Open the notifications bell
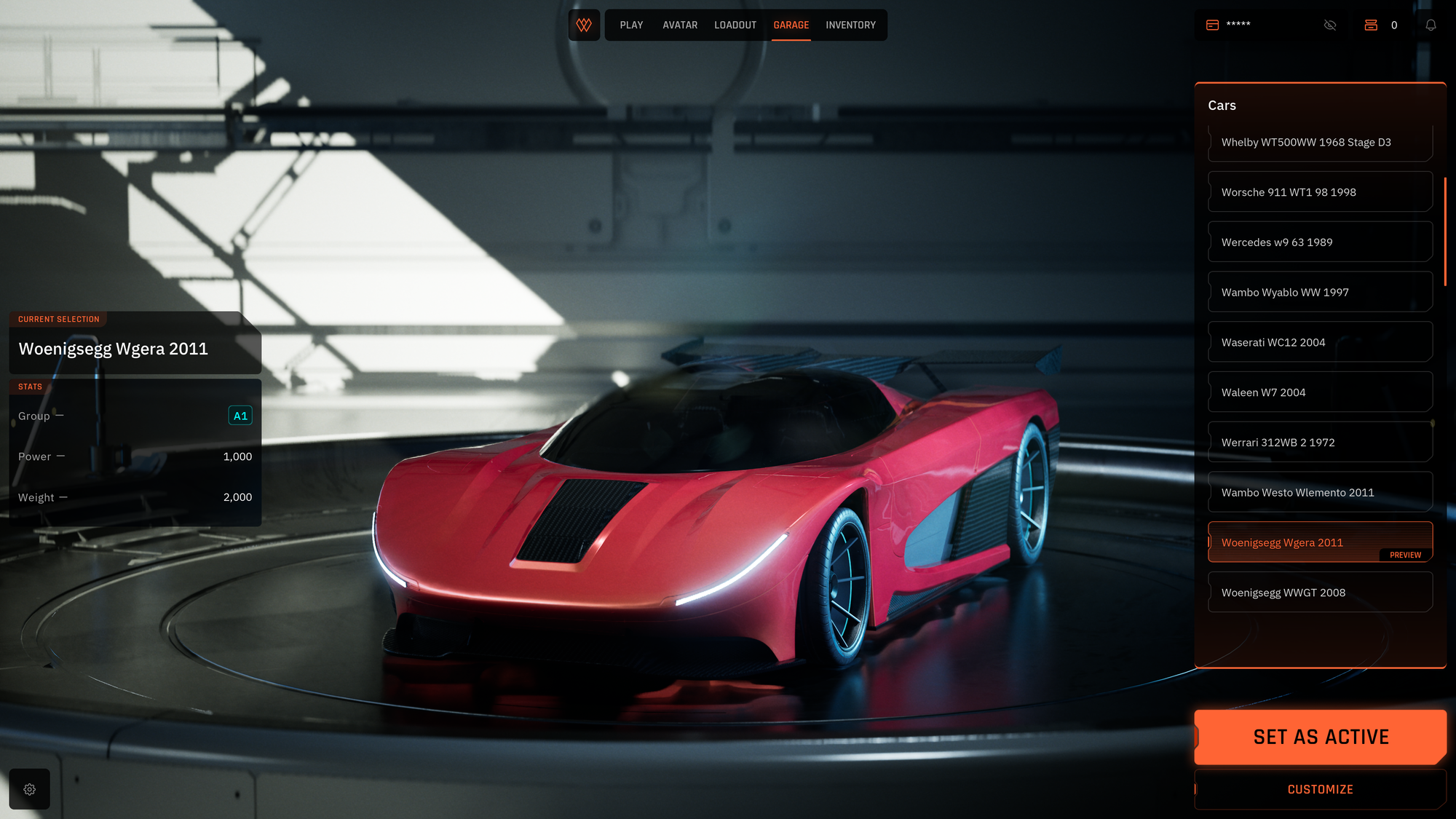 click(x=1431, y=25)
